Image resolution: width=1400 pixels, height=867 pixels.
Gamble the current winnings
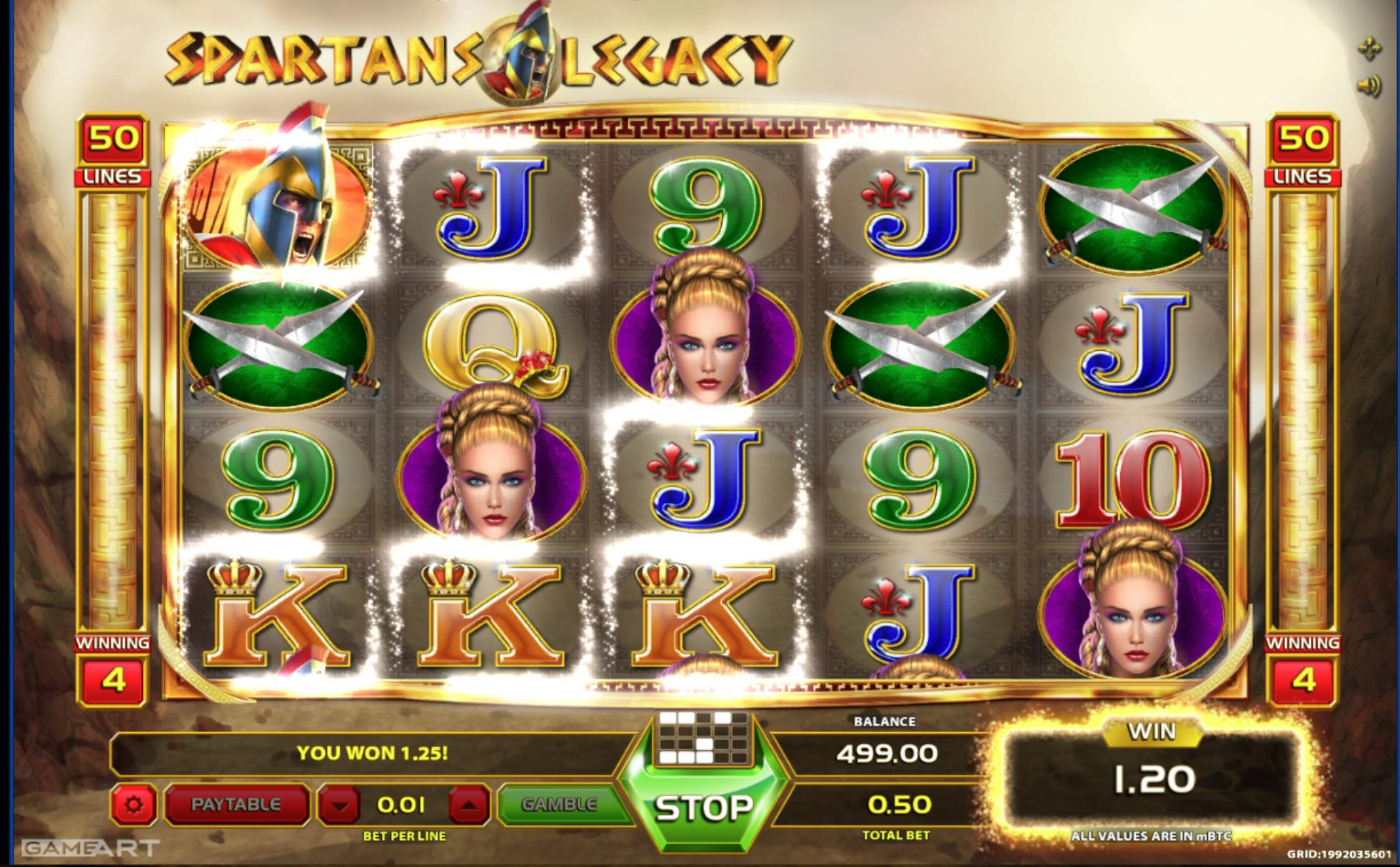click(x=559, y=805)
